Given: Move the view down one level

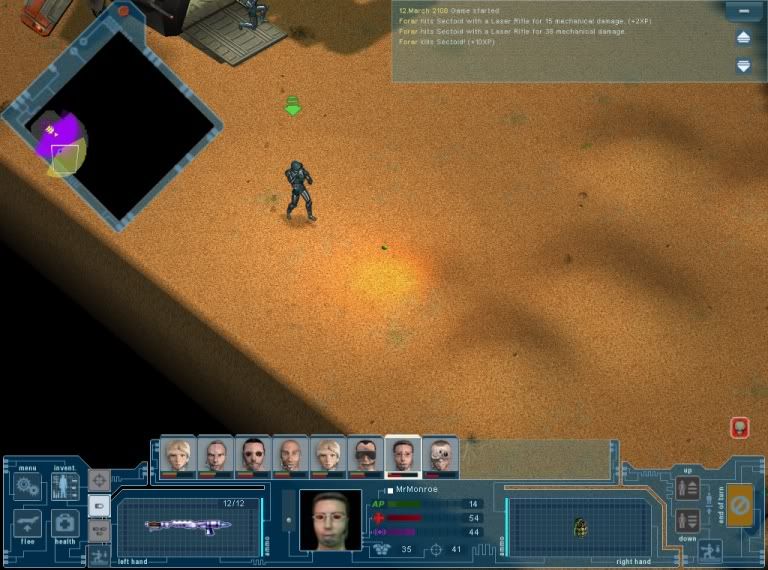Looking at the screenshot, I should [687, 520].
